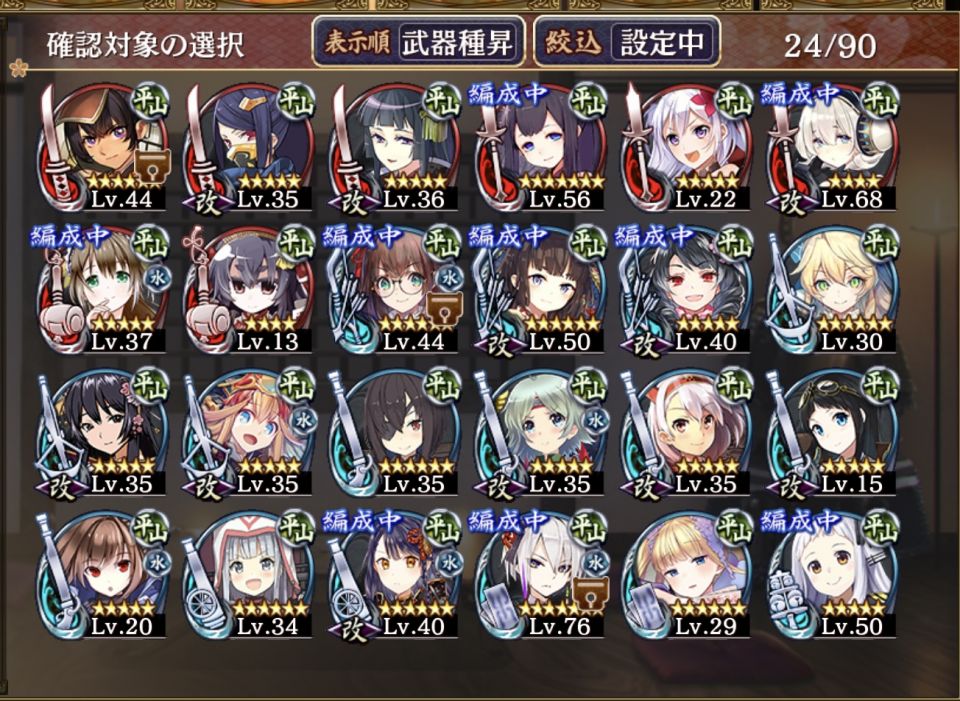Select the Lv.44 helmeted sword character
Screen dimensions: 960x701
point(102,147)
